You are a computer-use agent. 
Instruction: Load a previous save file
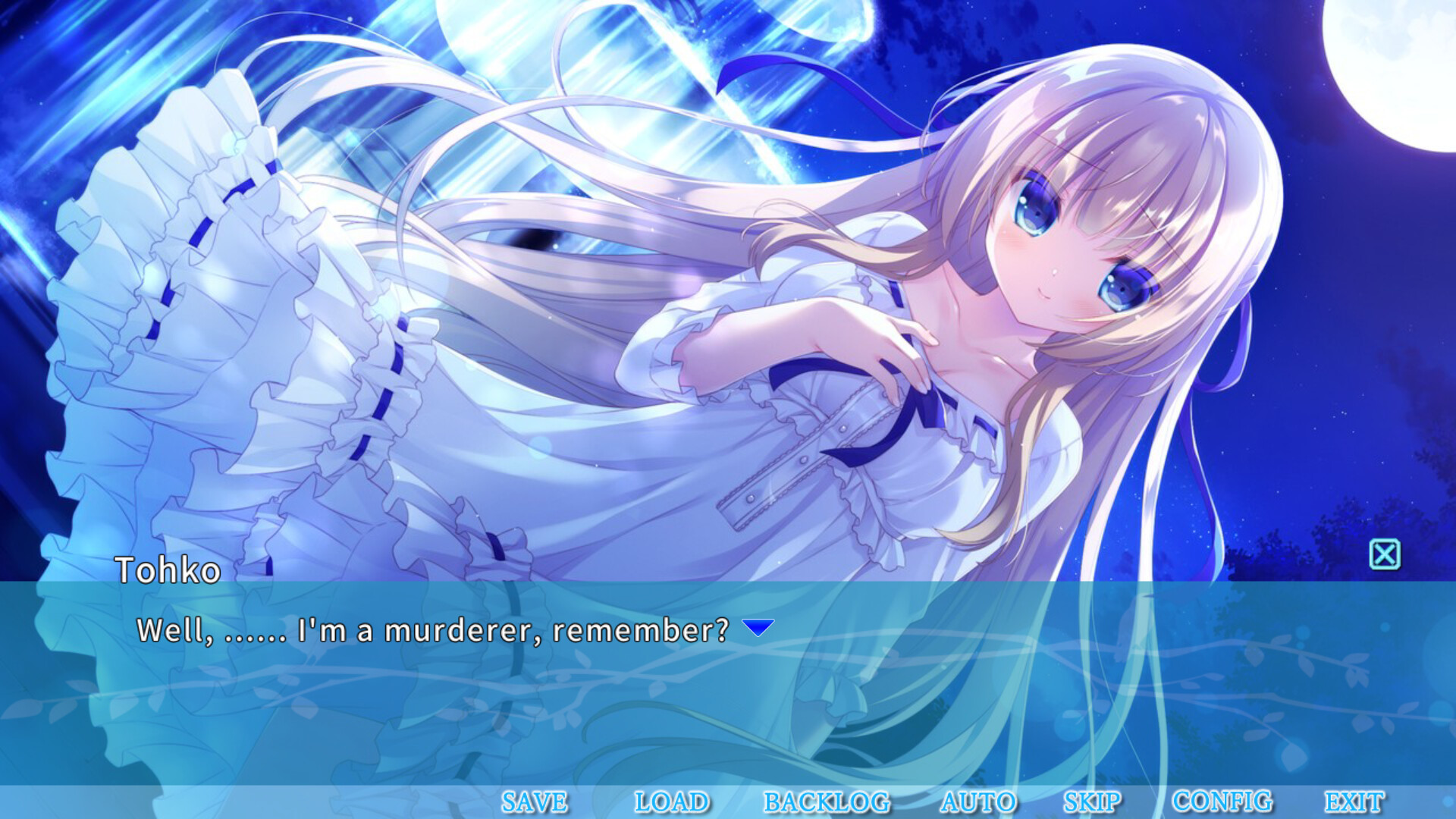point(671,801)
